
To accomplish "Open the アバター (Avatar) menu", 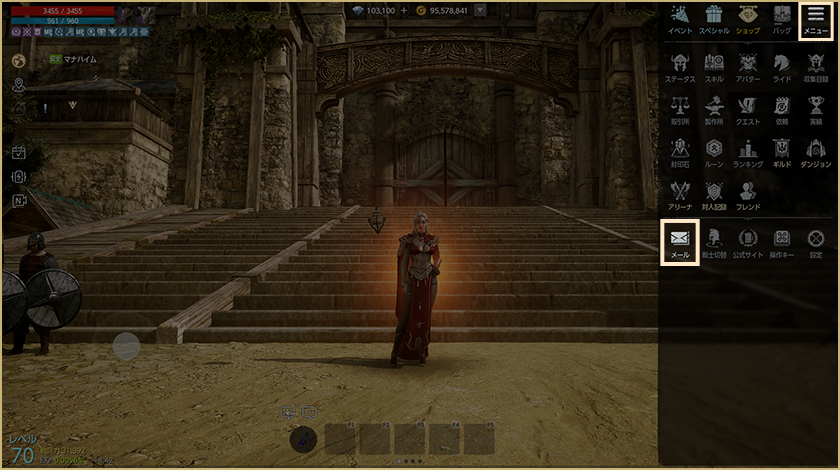I will [x=748, y=65].
